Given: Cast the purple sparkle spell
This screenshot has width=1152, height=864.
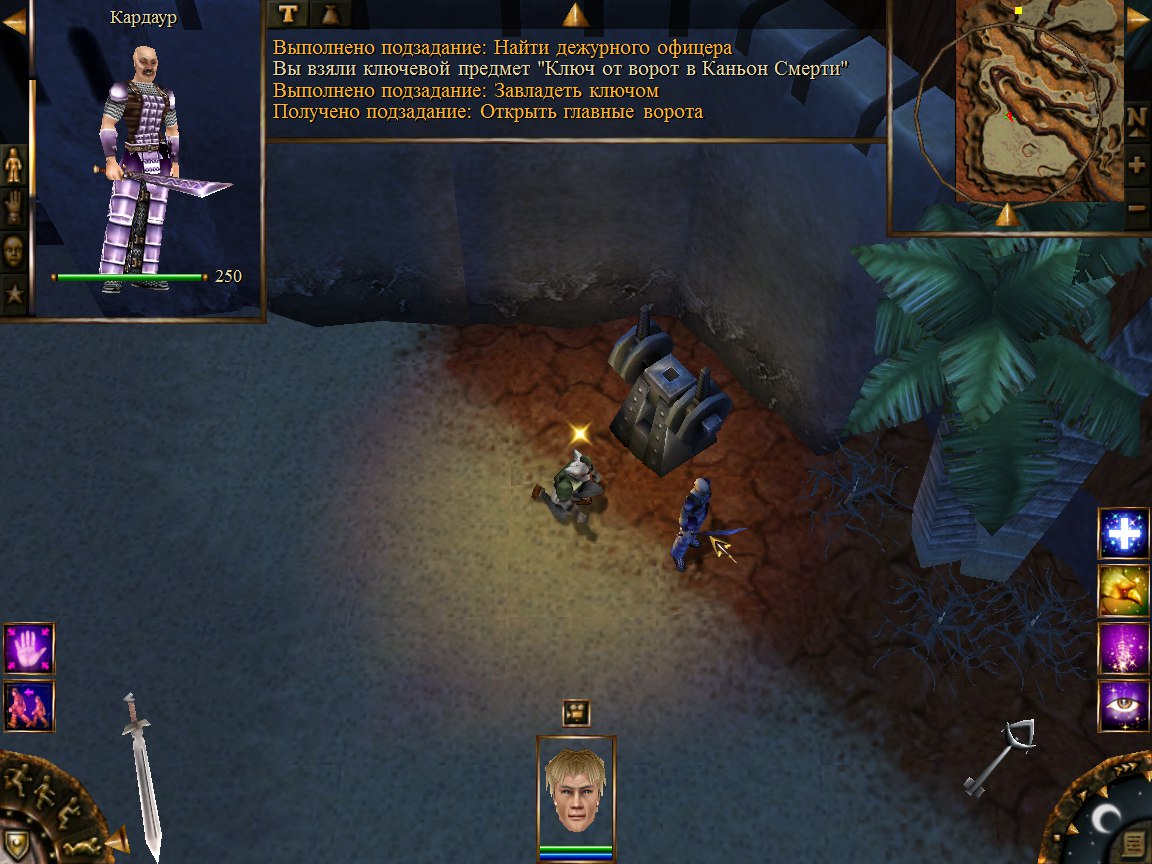Looking at the screenshot, I should [1124, 648].
